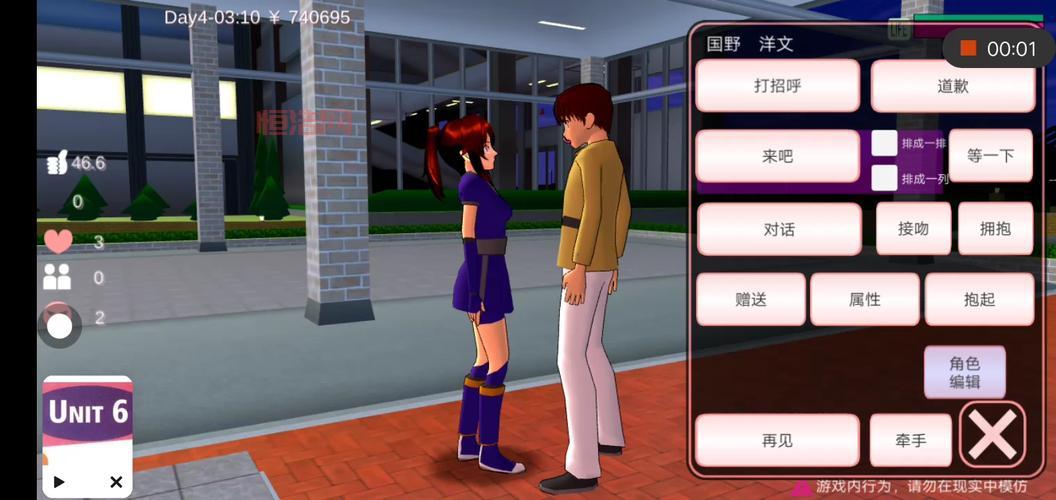Stop the screen recording timer button
Screen dimensions: 1056x500
pyautogui.click(x=968, y=48)
